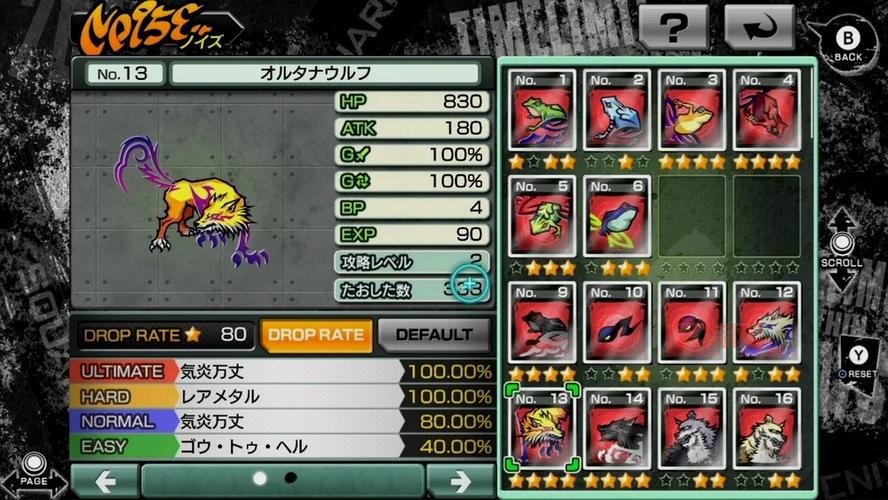
Task: Choose Noise No. 6 tile
Action: [x=617, y=217]
